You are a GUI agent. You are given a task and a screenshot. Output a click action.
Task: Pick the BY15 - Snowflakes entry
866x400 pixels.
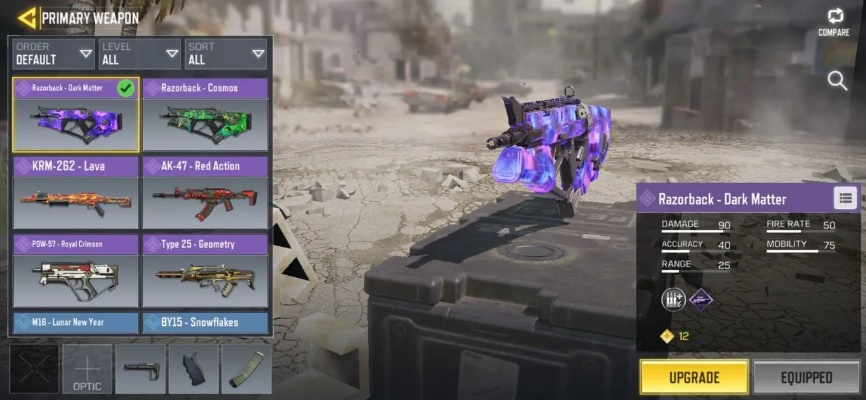tap(205, 322)
